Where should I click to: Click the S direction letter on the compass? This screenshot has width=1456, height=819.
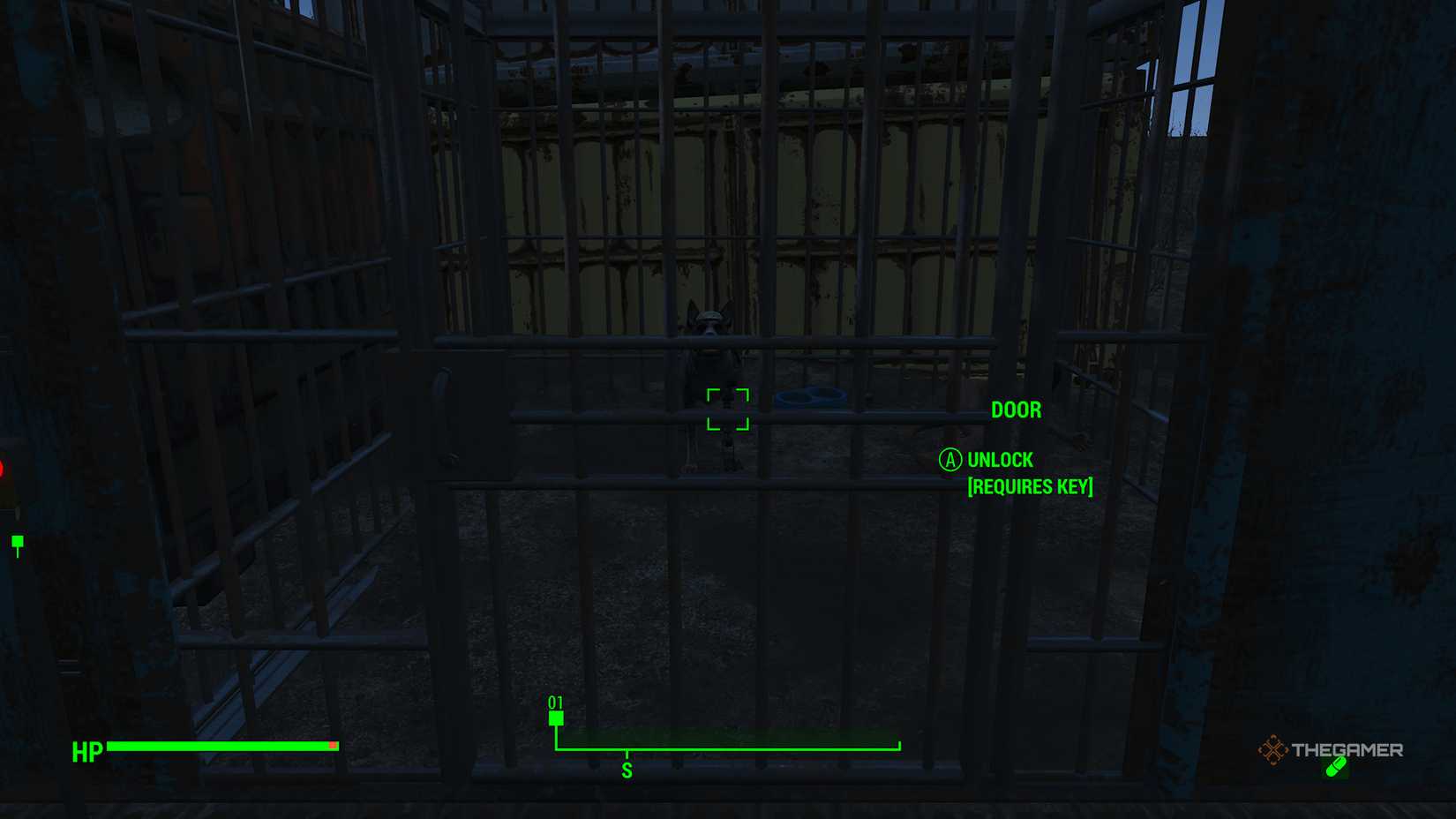pyautogui.click(x=627, y=769)
